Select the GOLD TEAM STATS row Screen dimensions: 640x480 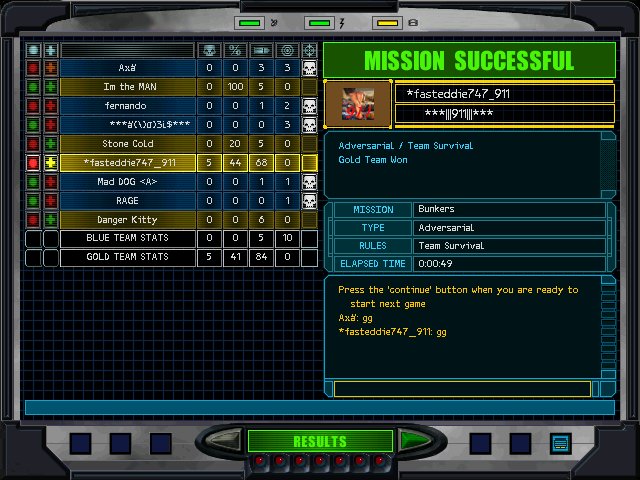click(x=127, y=258)
